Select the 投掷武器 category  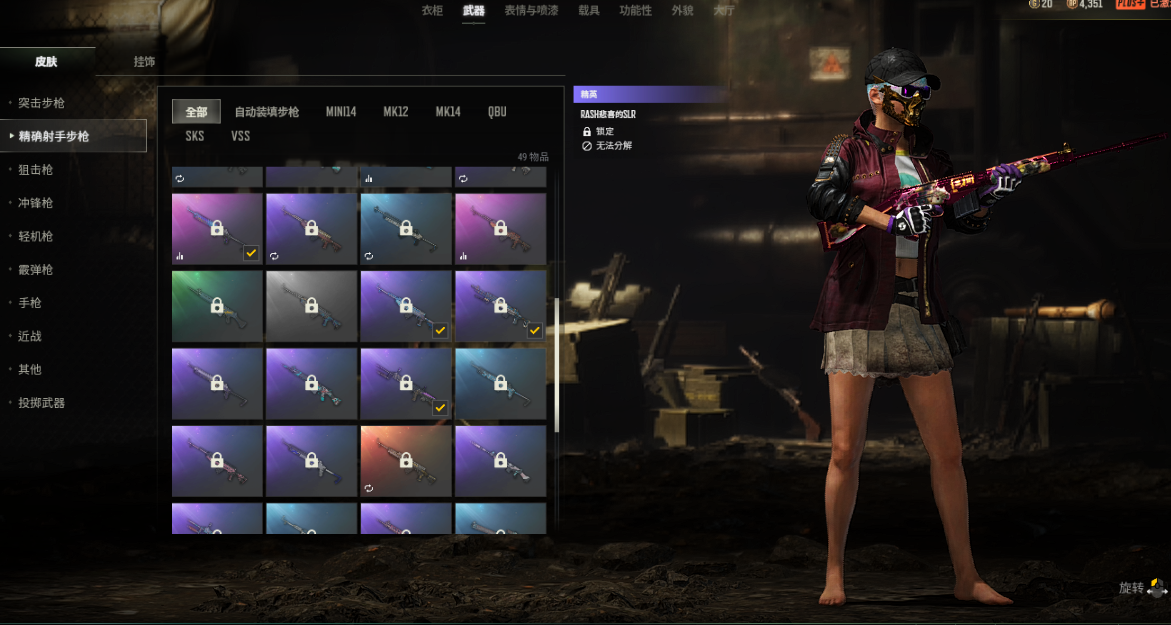41,403
